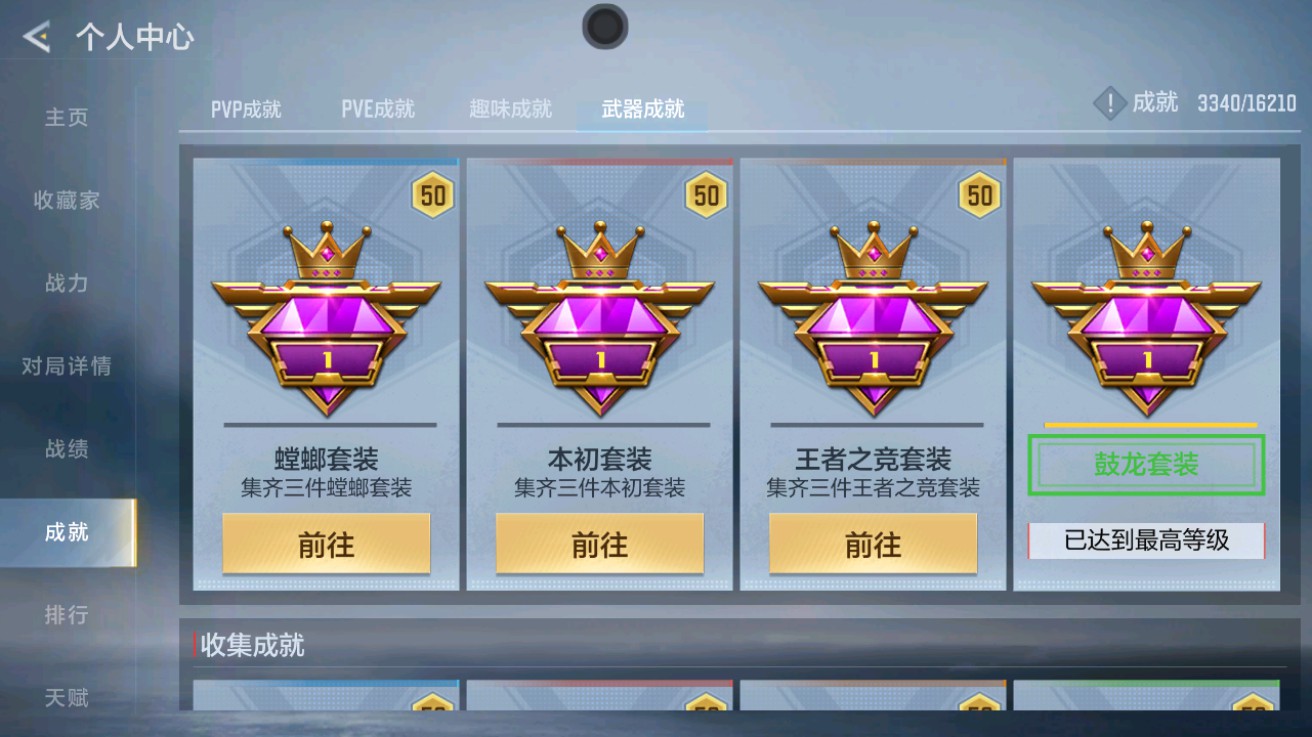
Task: Click the highlighted 鼓龙套装 label
Action: pyautogui.click(x=1145, y=463)
